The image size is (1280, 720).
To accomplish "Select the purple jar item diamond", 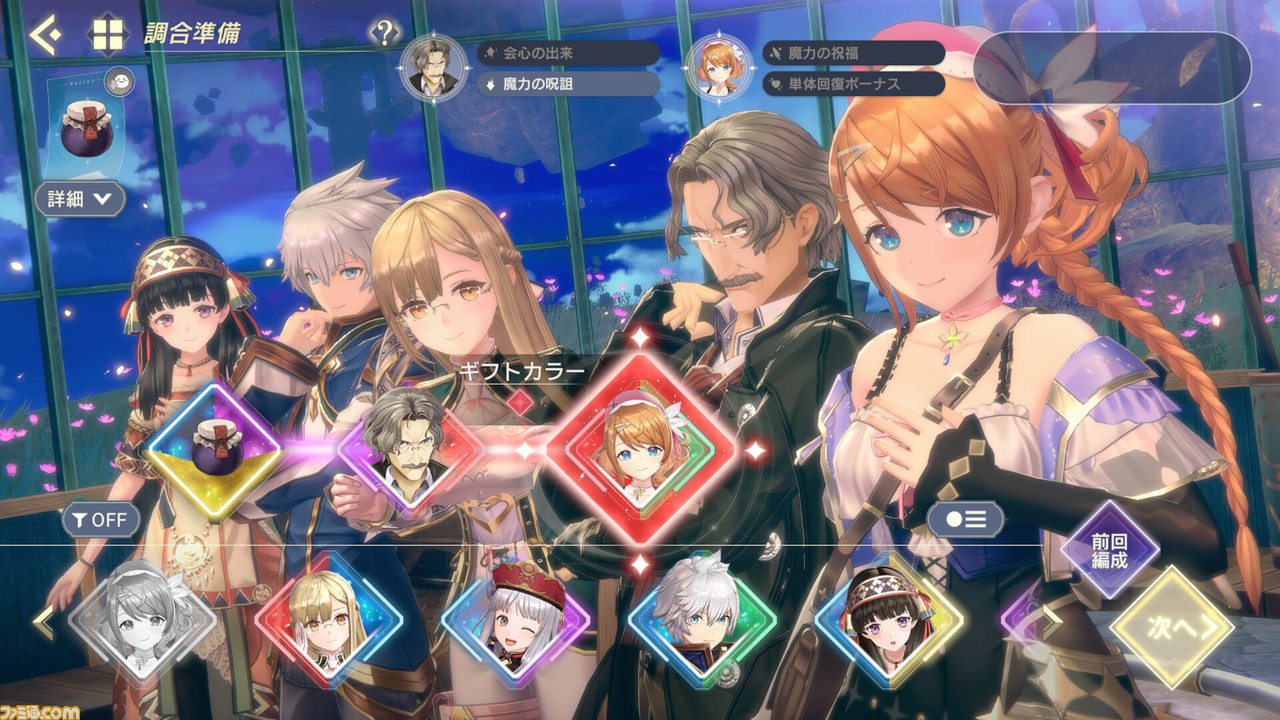I will coord(212,452).
